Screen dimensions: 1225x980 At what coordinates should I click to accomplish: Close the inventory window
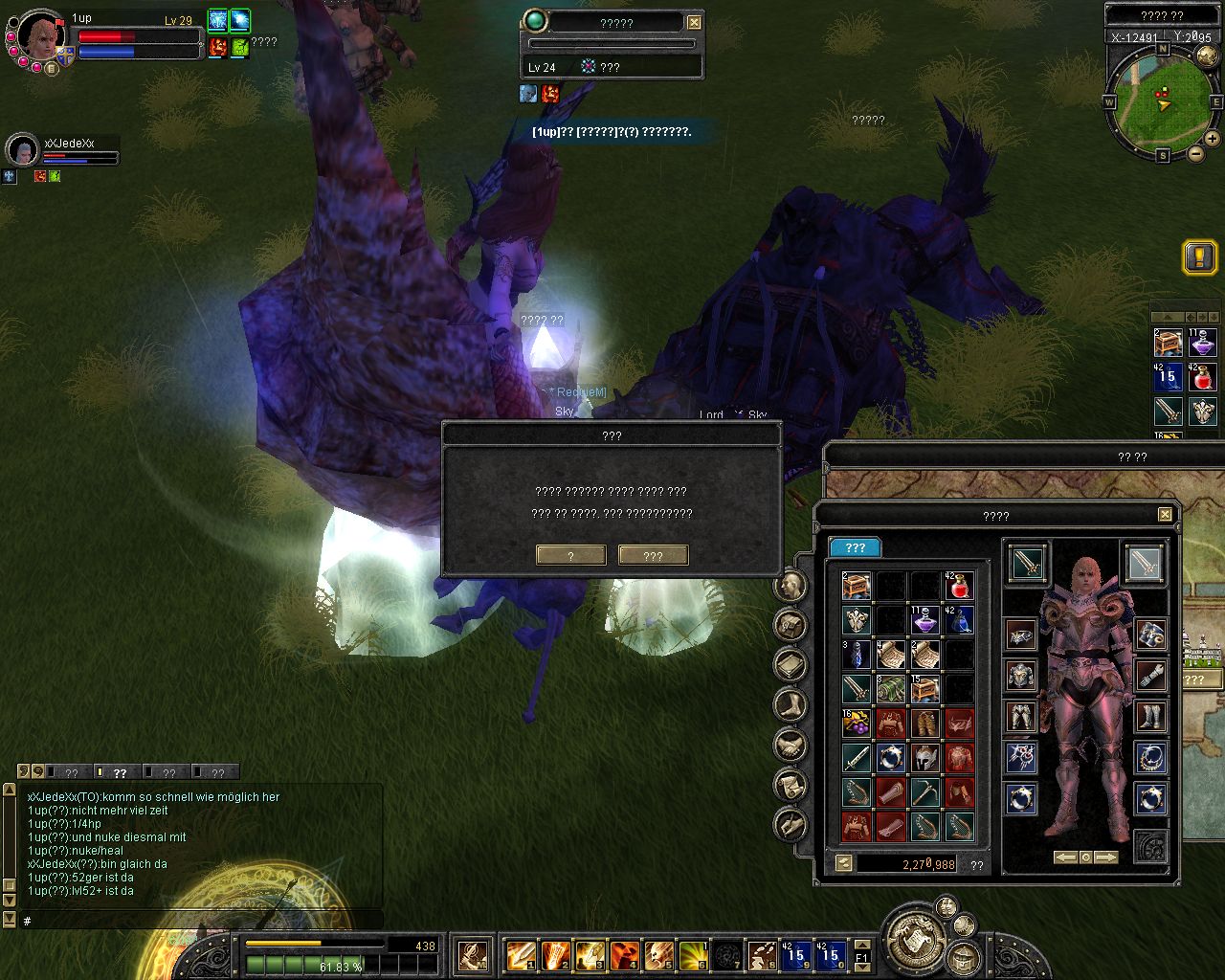tap(1165, 515)
